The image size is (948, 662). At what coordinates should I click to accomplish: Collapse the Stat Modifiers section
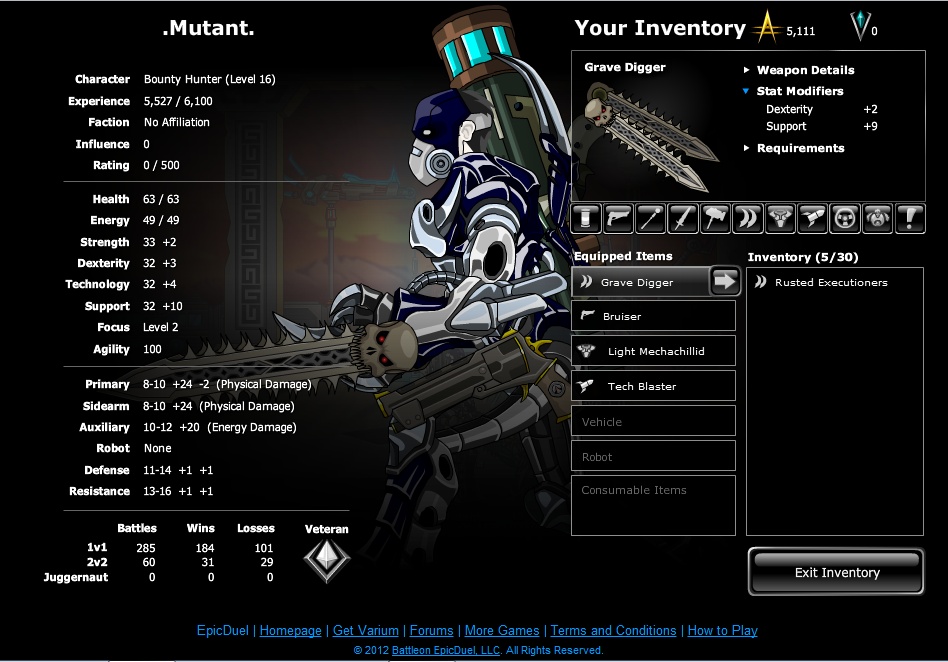pyautogui.click(x=799, y=91)
